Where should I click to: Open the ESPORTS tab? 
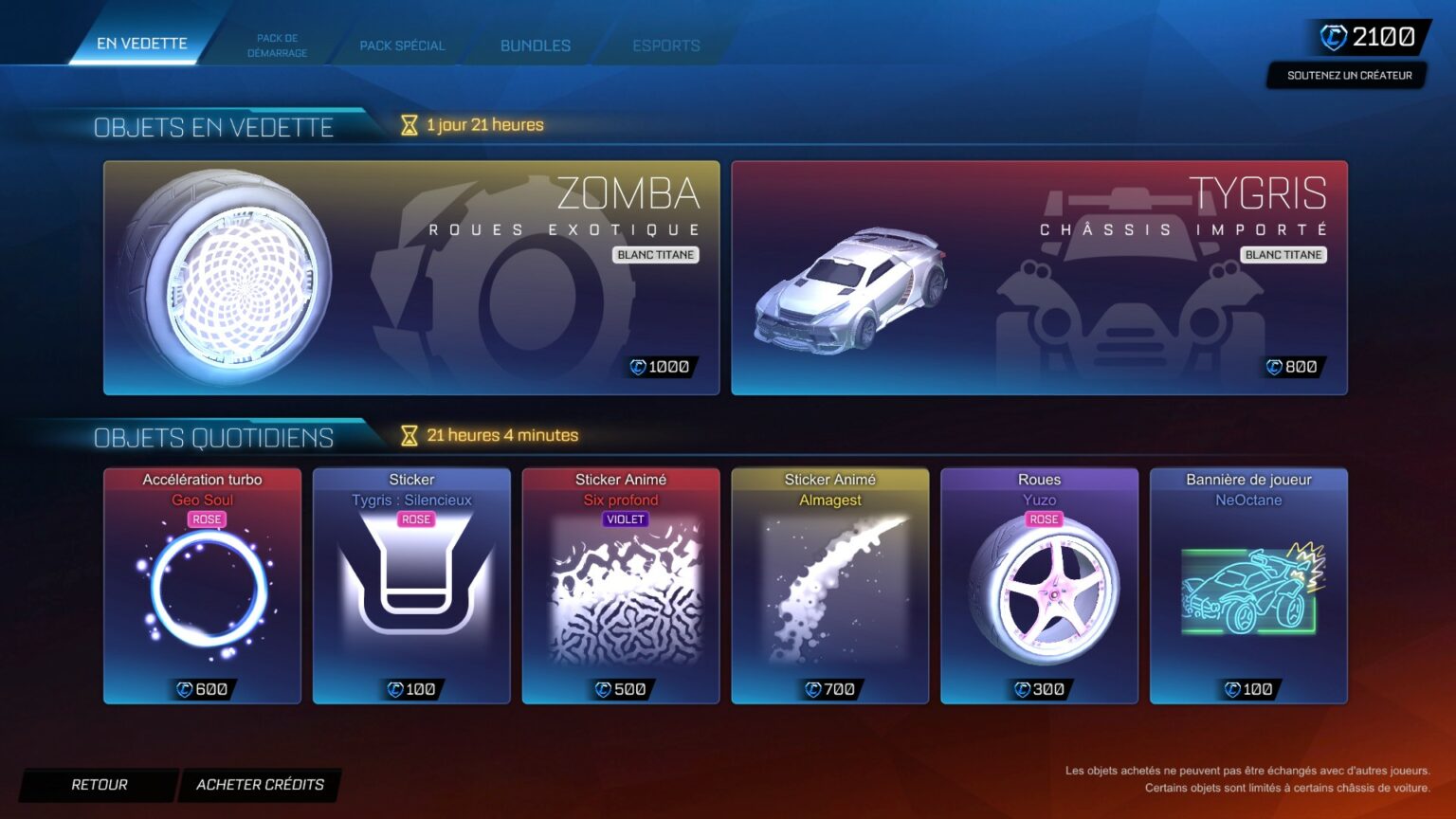666,45
